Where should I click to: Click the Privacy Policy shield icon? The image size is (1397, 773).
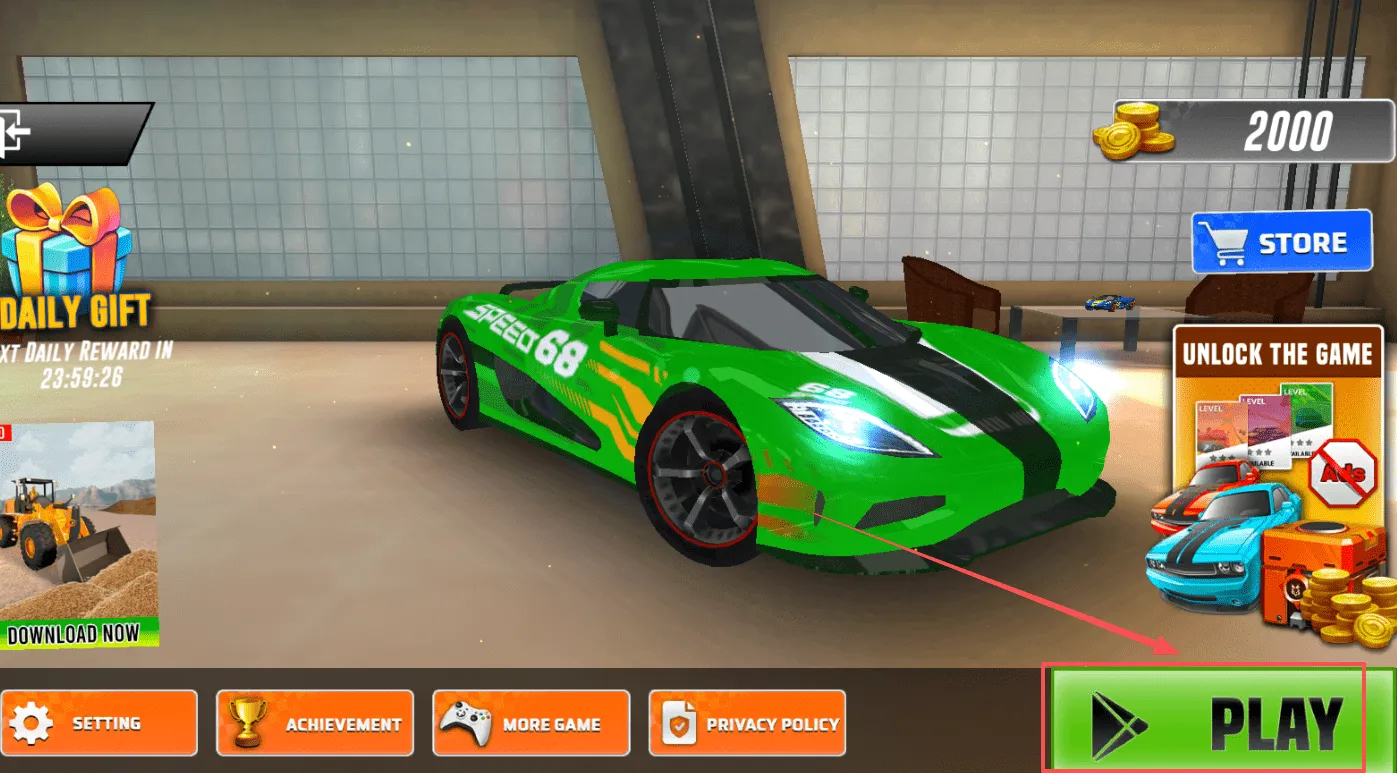[681, 722]
